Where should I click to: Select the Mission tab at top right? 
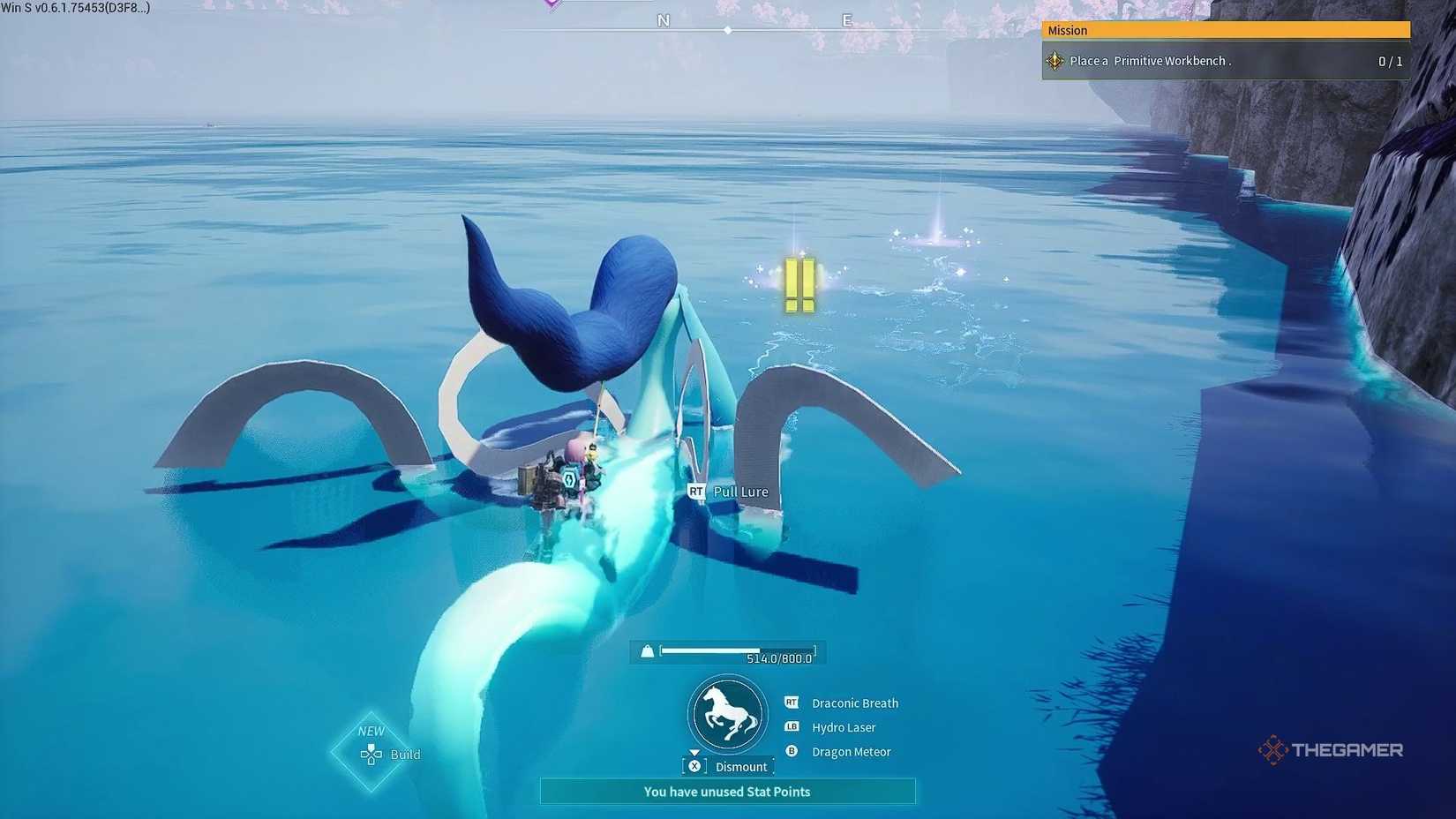(x=1068, y=30)
